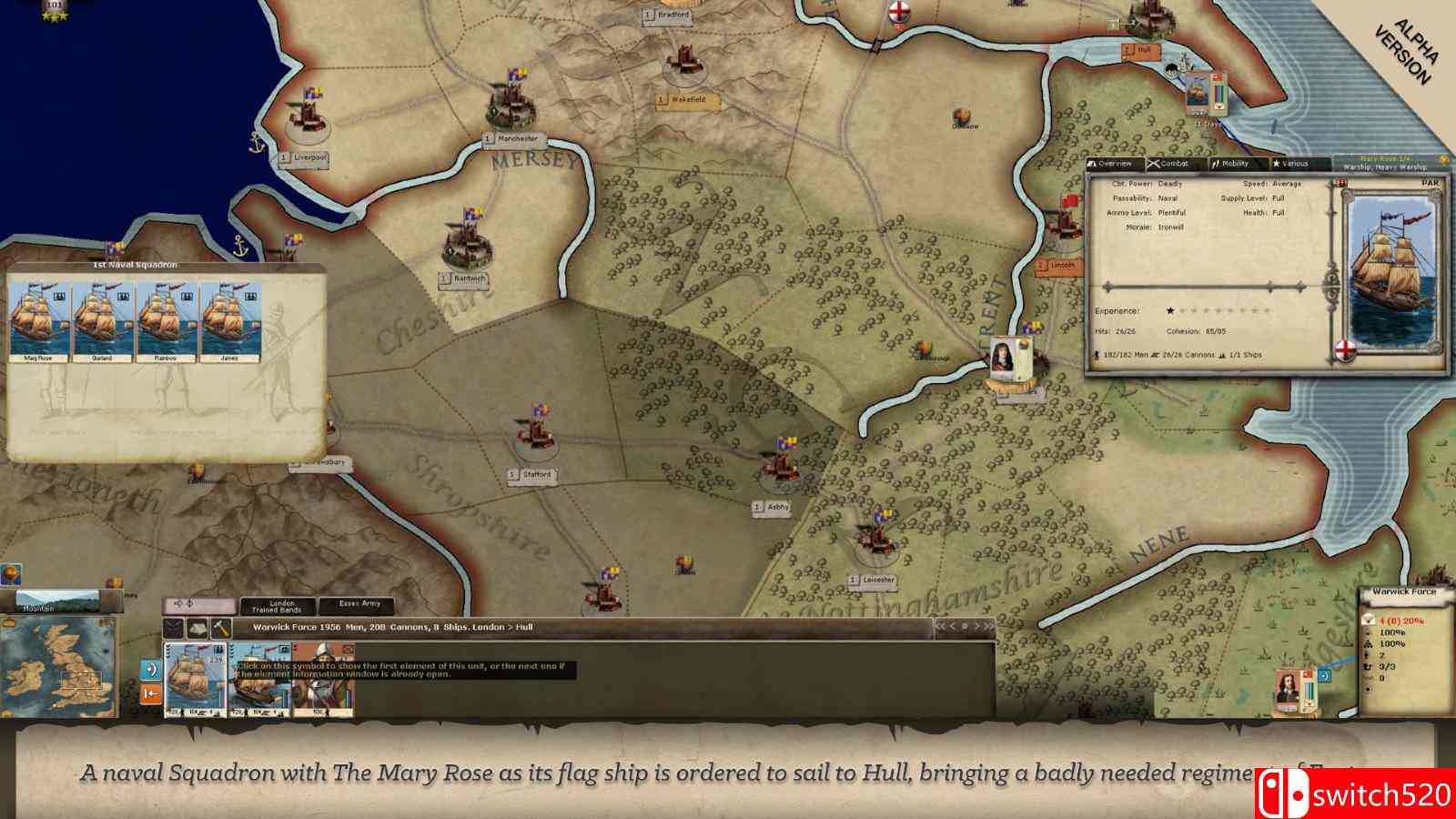The image size is (1456, 819).
Task: Click the orange turn-back icon below the blue arrow
Action: (x=149, y=693)
